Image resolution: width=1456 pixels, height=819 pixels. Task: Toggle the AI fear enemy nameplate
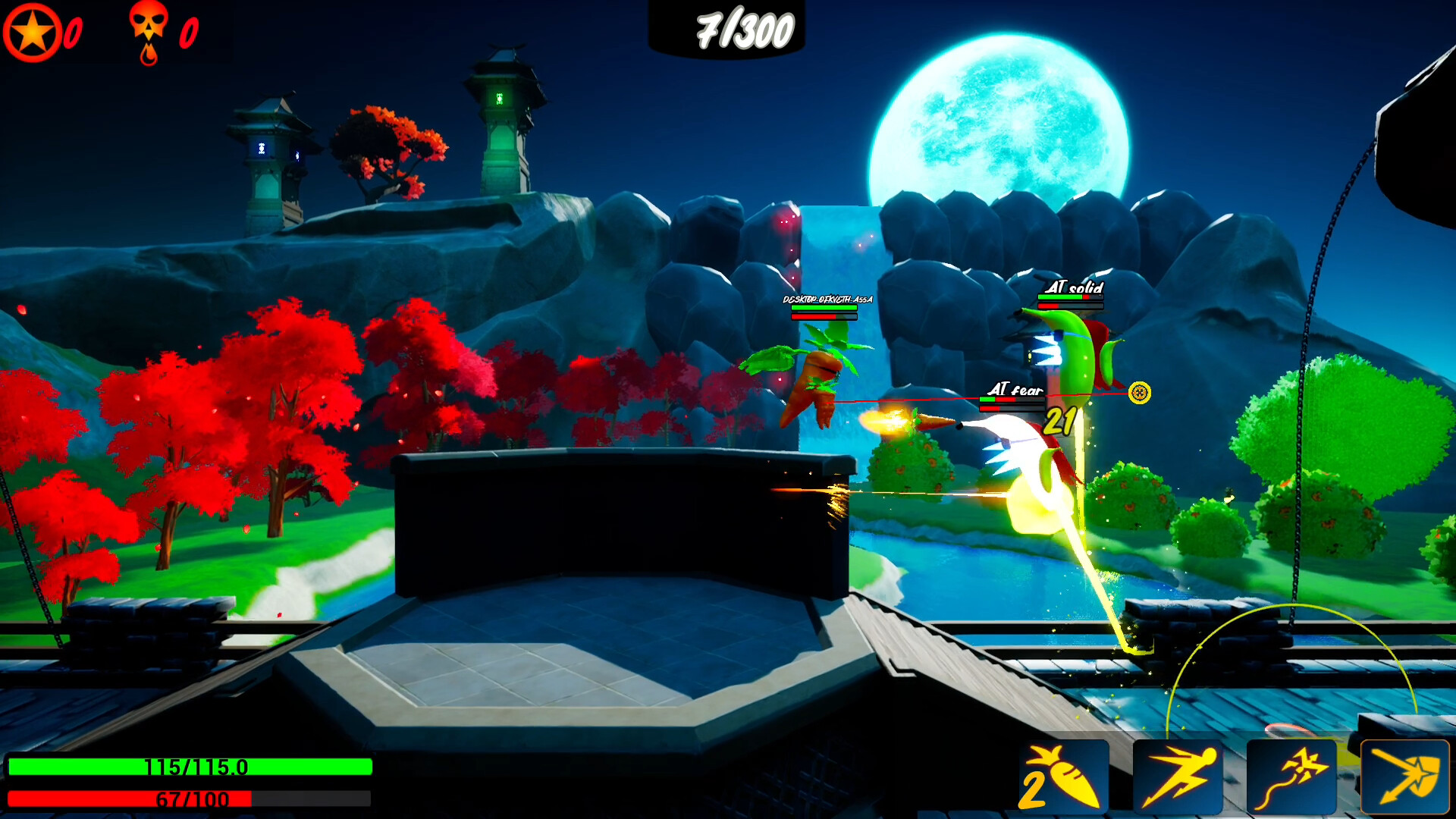coord(1014,388)
